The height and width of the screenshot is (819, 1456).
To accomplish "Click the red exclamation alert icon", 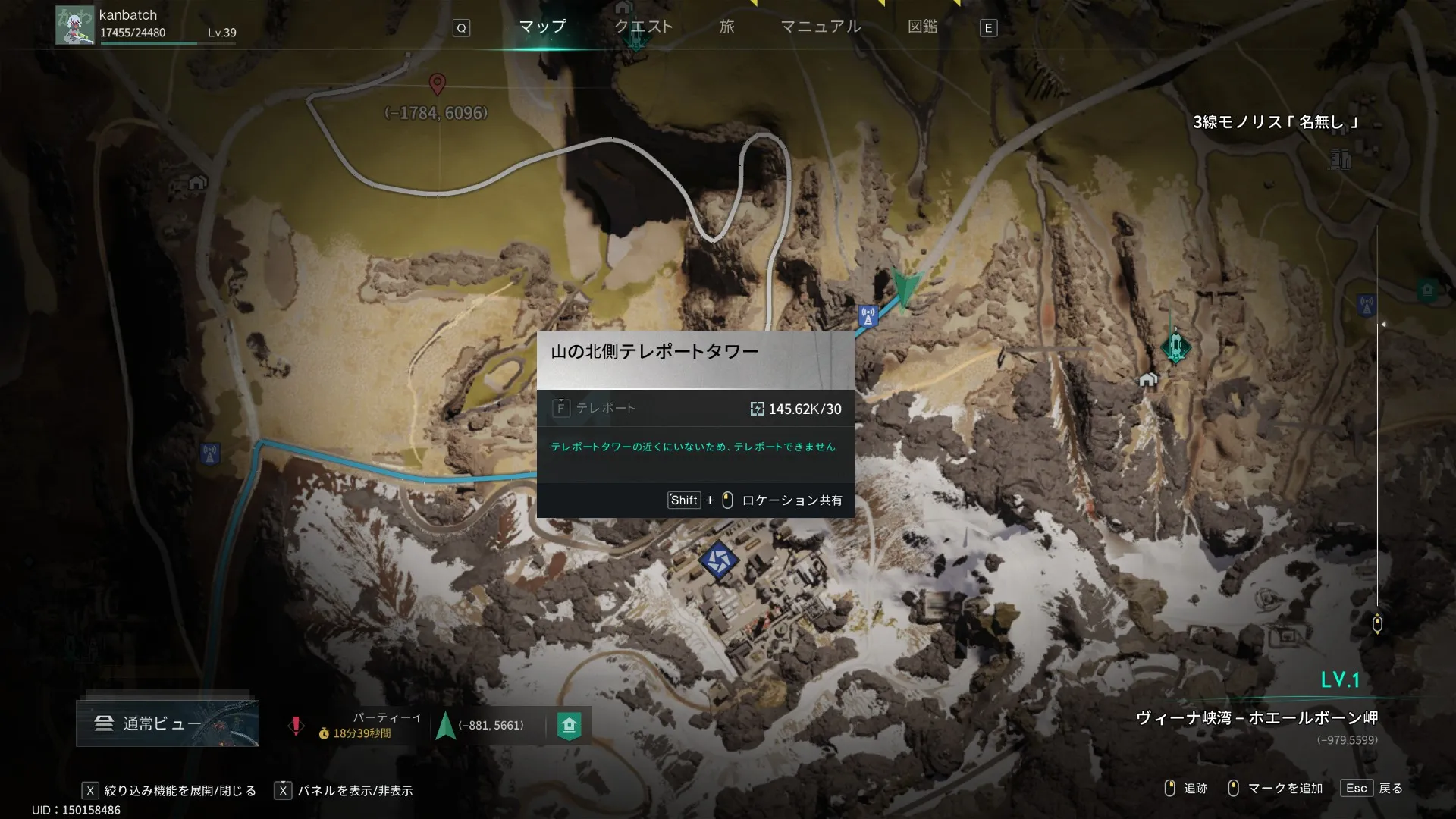I will click(x=296, y=726).
